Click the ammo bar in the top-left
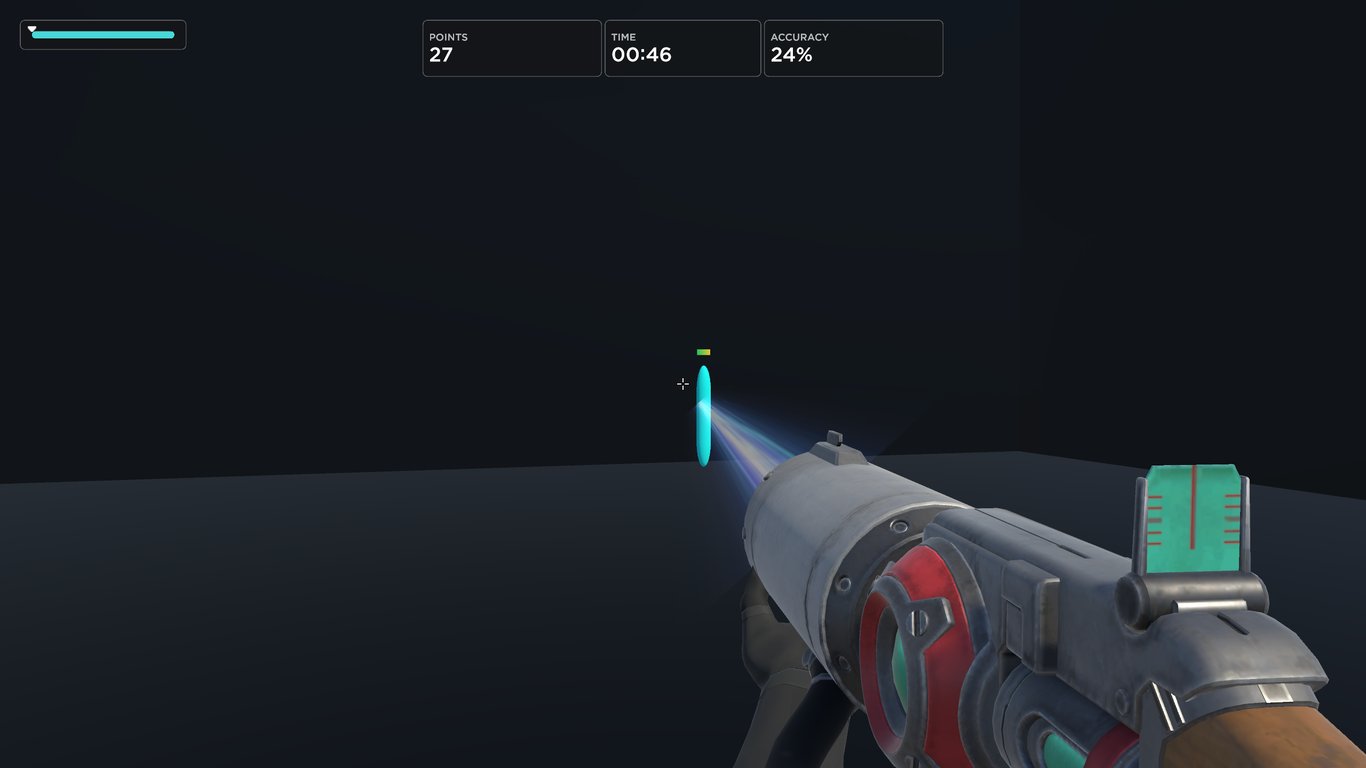The image size is (1366, 768). [103, 33]
